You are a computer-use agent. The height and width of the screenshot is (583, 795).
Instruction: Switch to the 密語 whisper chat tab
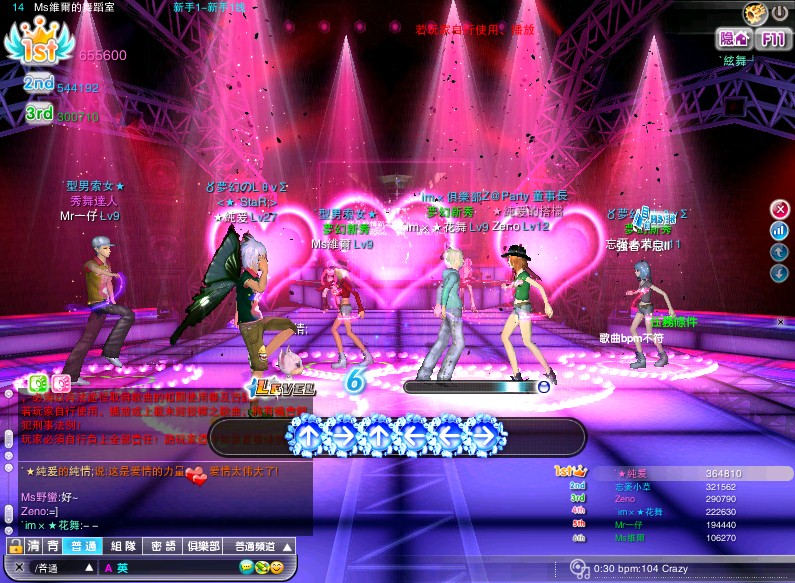click(x=163, y=546)
